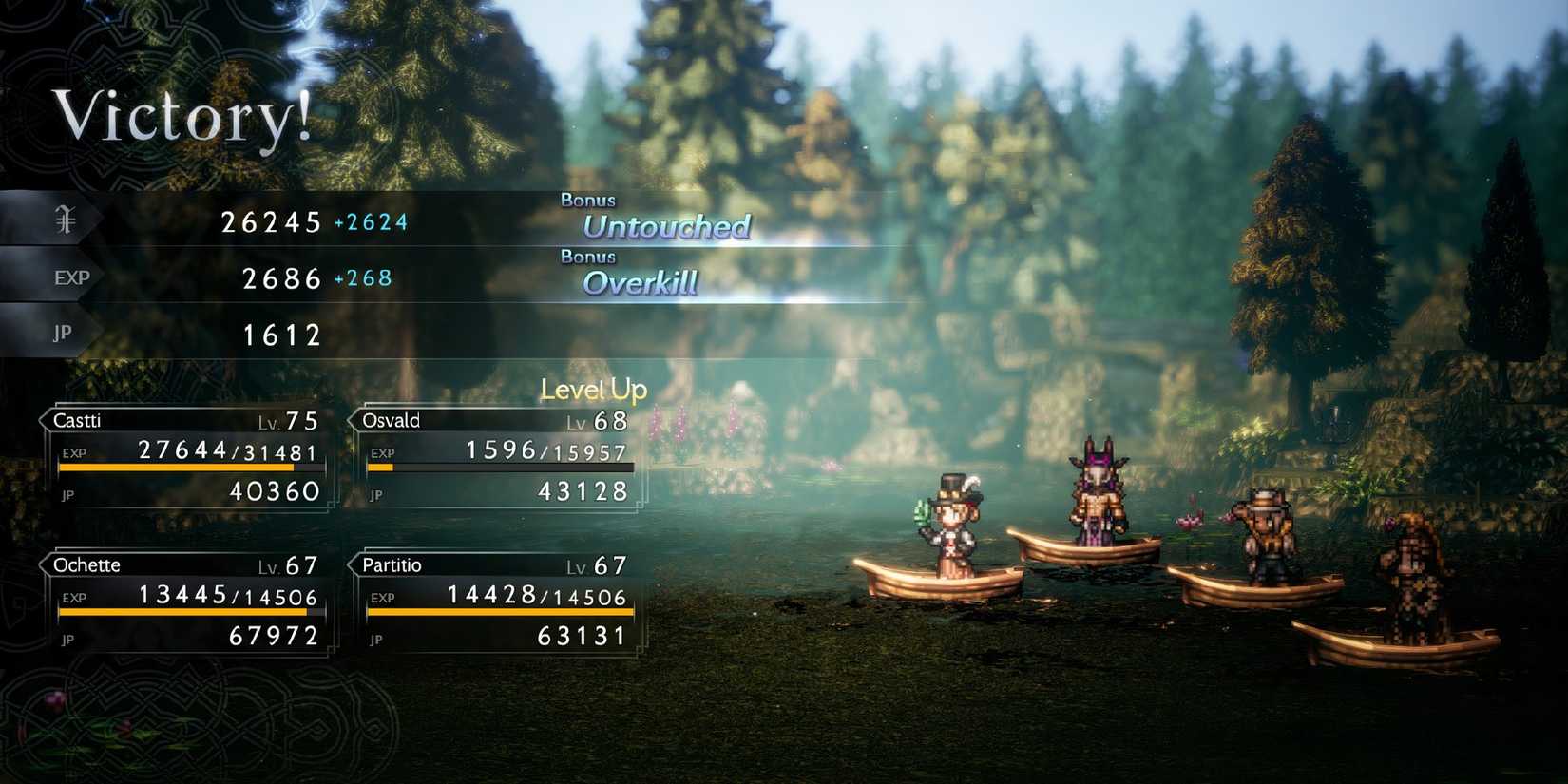
Task: Click Partitio's nearly full EXP bar
Action: click(499, 614)
